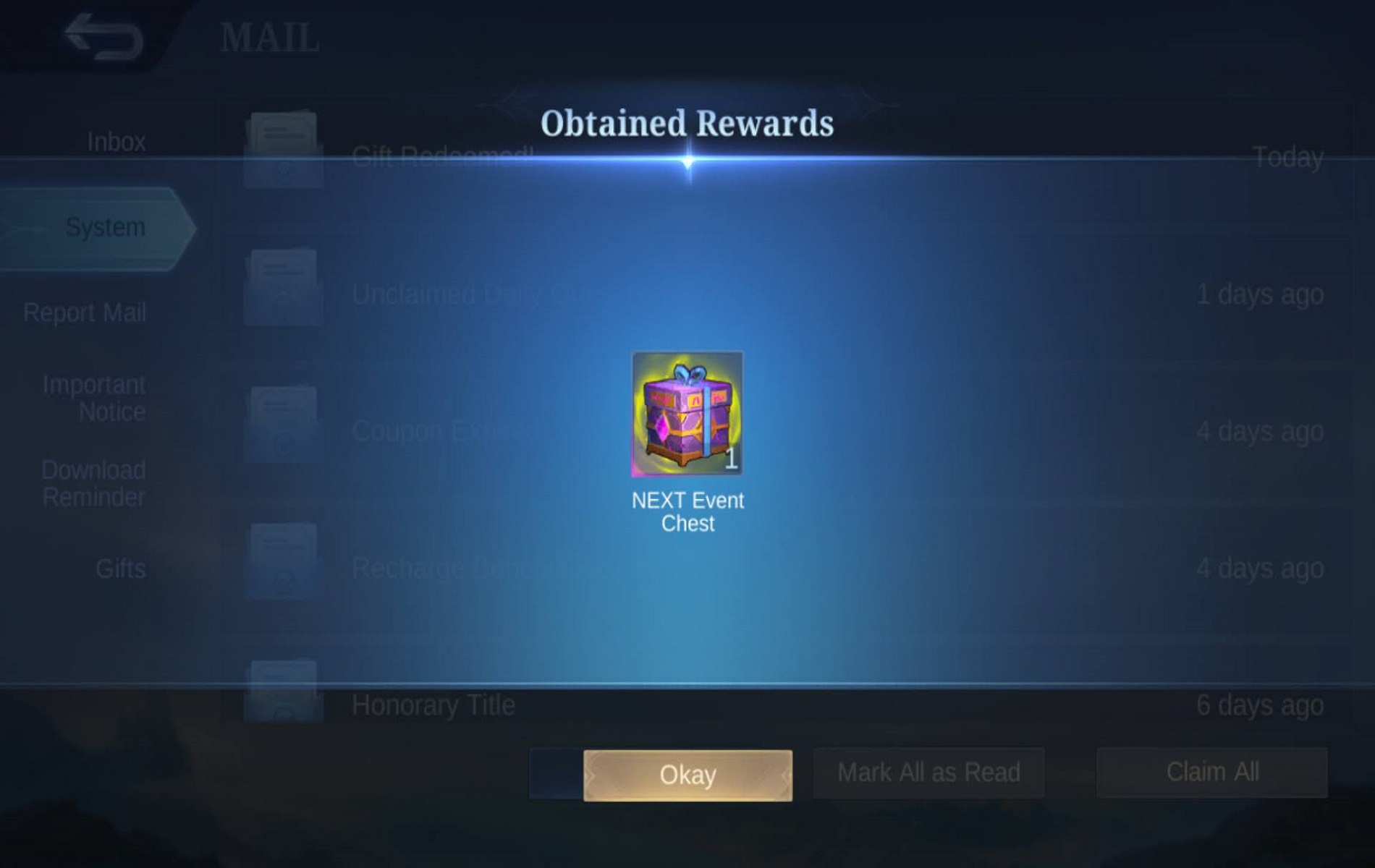The image size is (1375, 868).
Task: View the Important Notice category
Action: coord(95,398)
